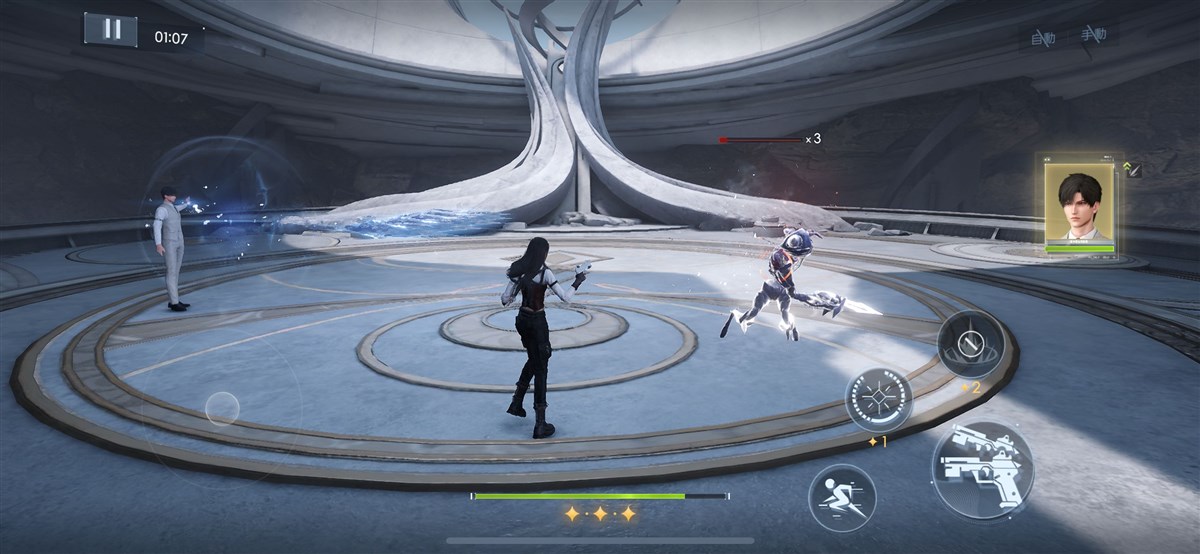Tap the virtual movement joystick
1200x554 pixels.
pyautogui.click(x=222, y=408)
